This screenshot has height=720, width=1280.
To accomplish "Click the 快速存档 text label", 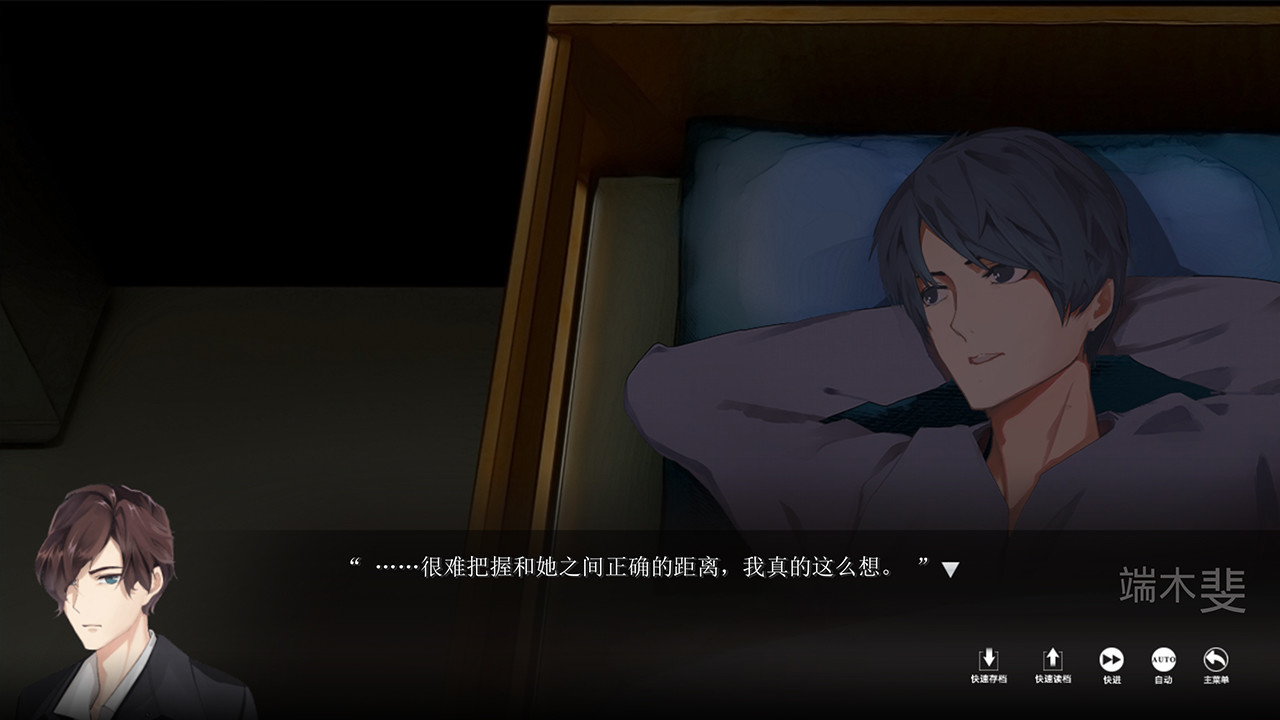I will pos(989,678).
